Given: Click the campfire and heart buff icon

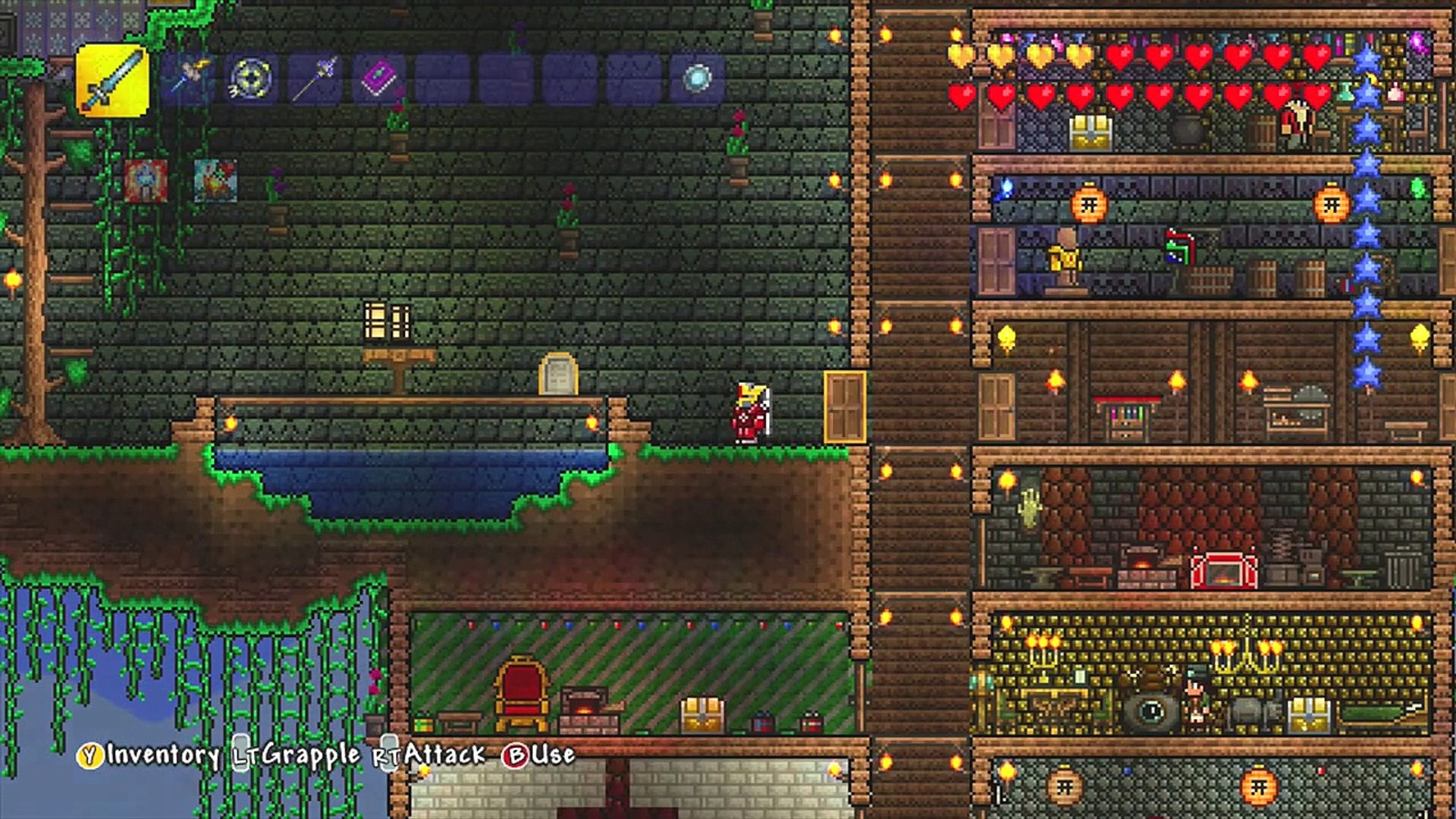Looking at the screenshot, I should pos(215,180).
